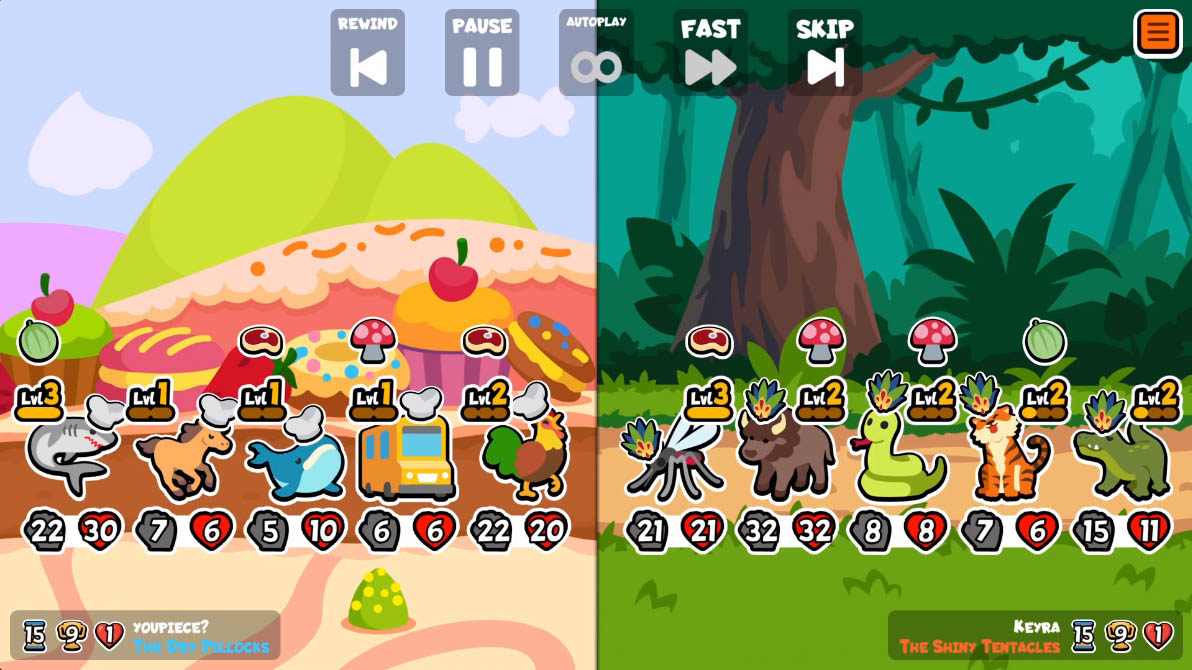Toggle the Autoplay infinity button

(596, 54)
